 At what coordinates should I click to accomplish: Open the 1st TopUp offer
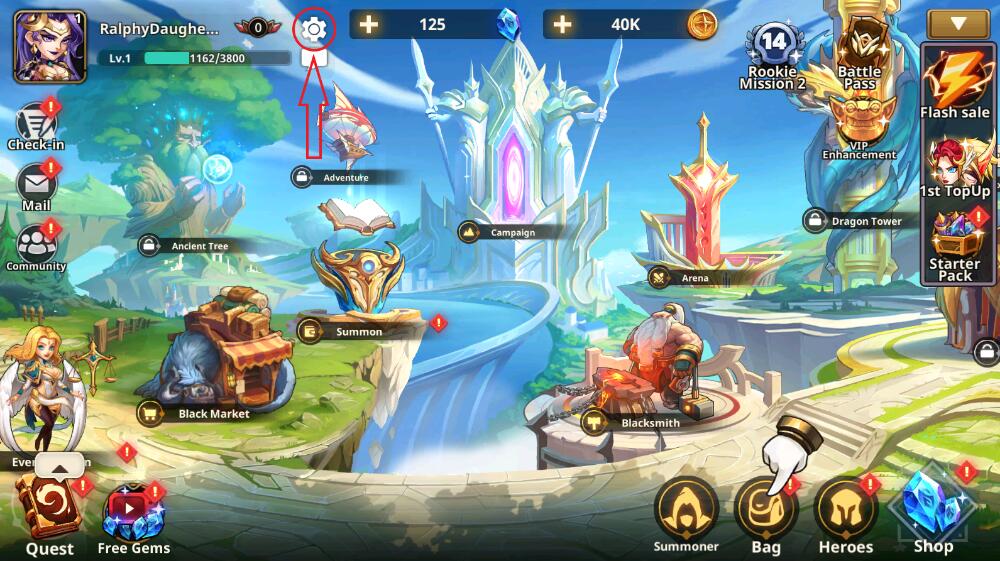tap(955, 165)
